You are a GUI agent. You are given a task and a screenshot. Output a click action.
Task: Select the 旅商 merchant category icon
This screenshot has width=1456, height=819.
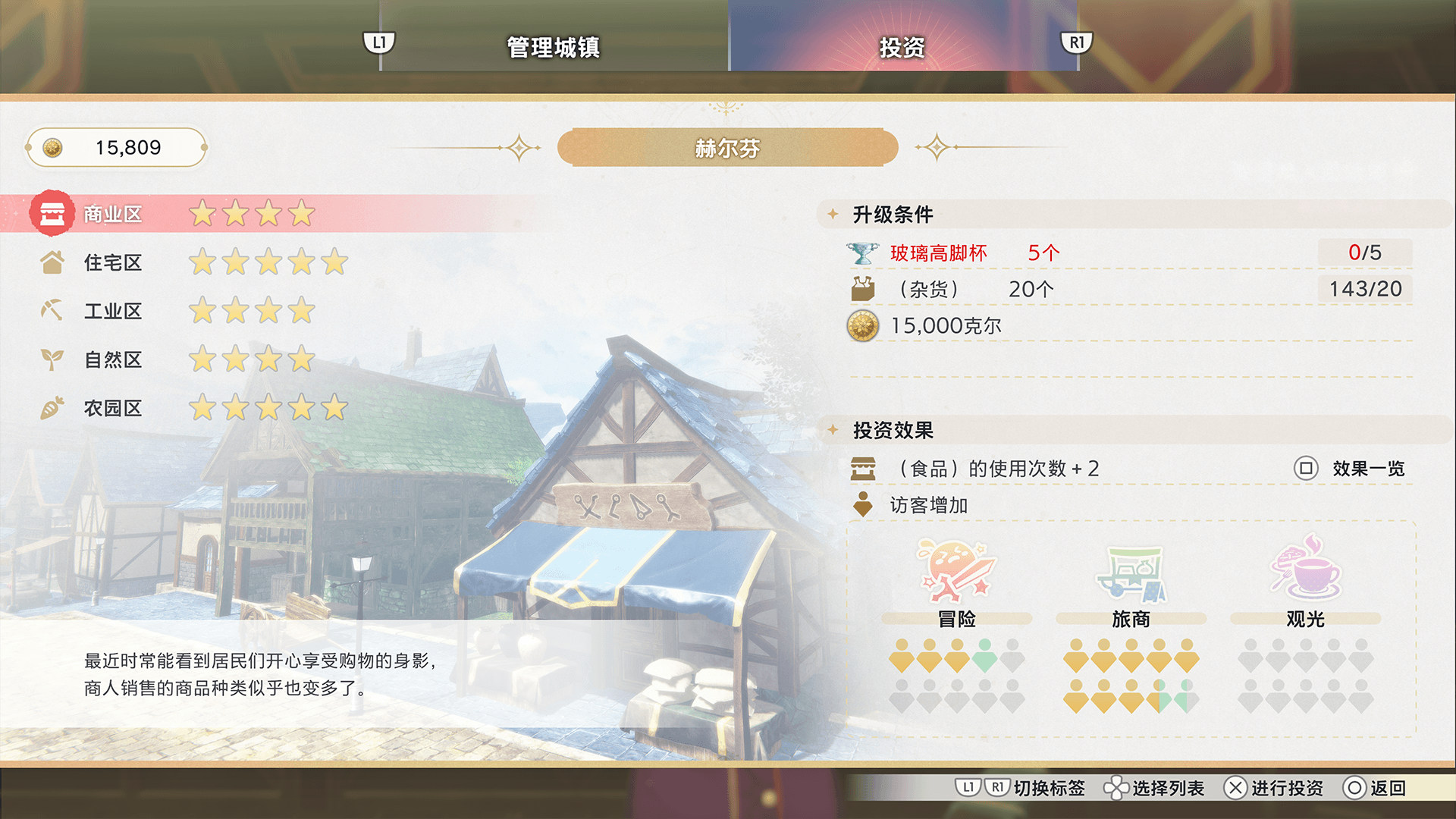pyautogui.click(x=1131, y=572)
